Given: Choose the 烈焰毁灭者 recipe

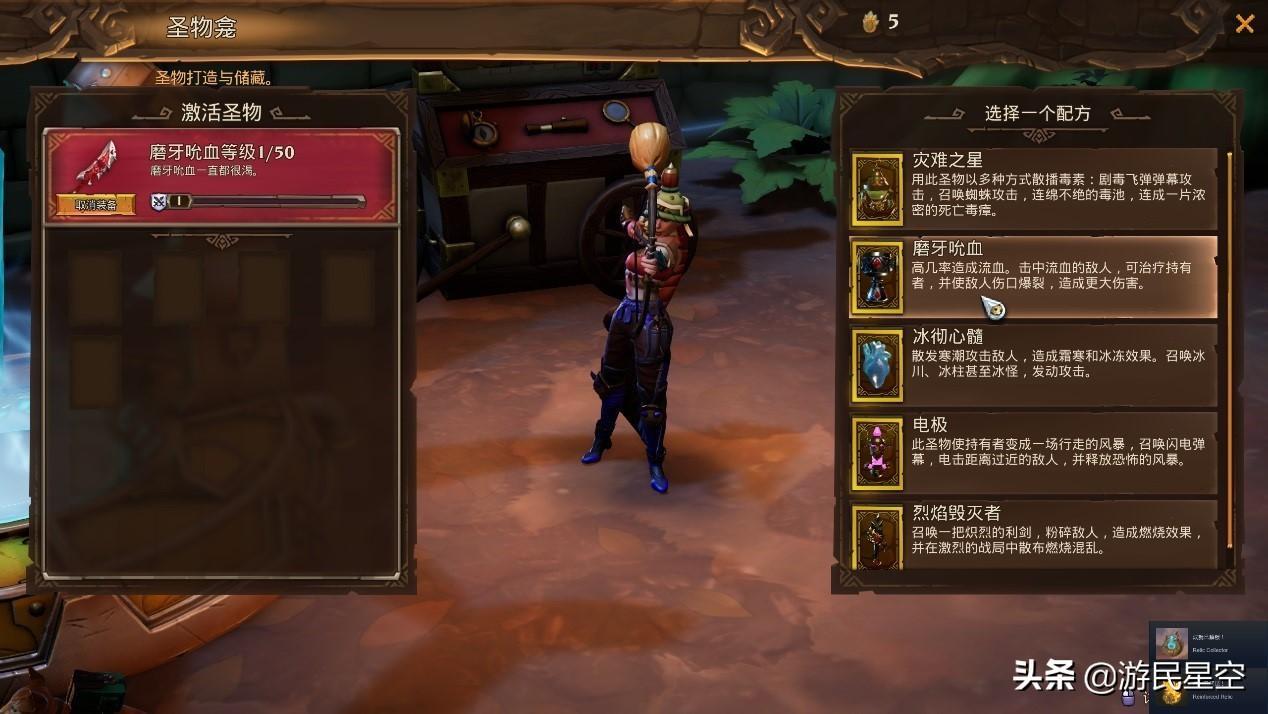Looking at the screenshot, I should (1033, 534).
